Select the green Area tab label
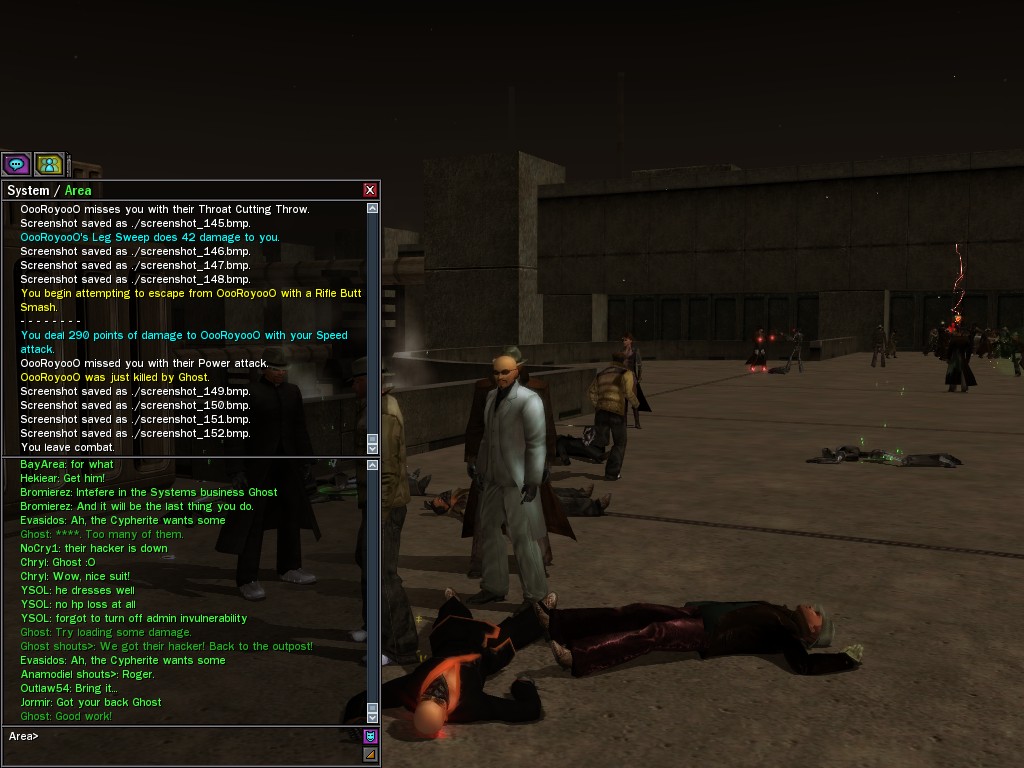 tap(77, 190)
